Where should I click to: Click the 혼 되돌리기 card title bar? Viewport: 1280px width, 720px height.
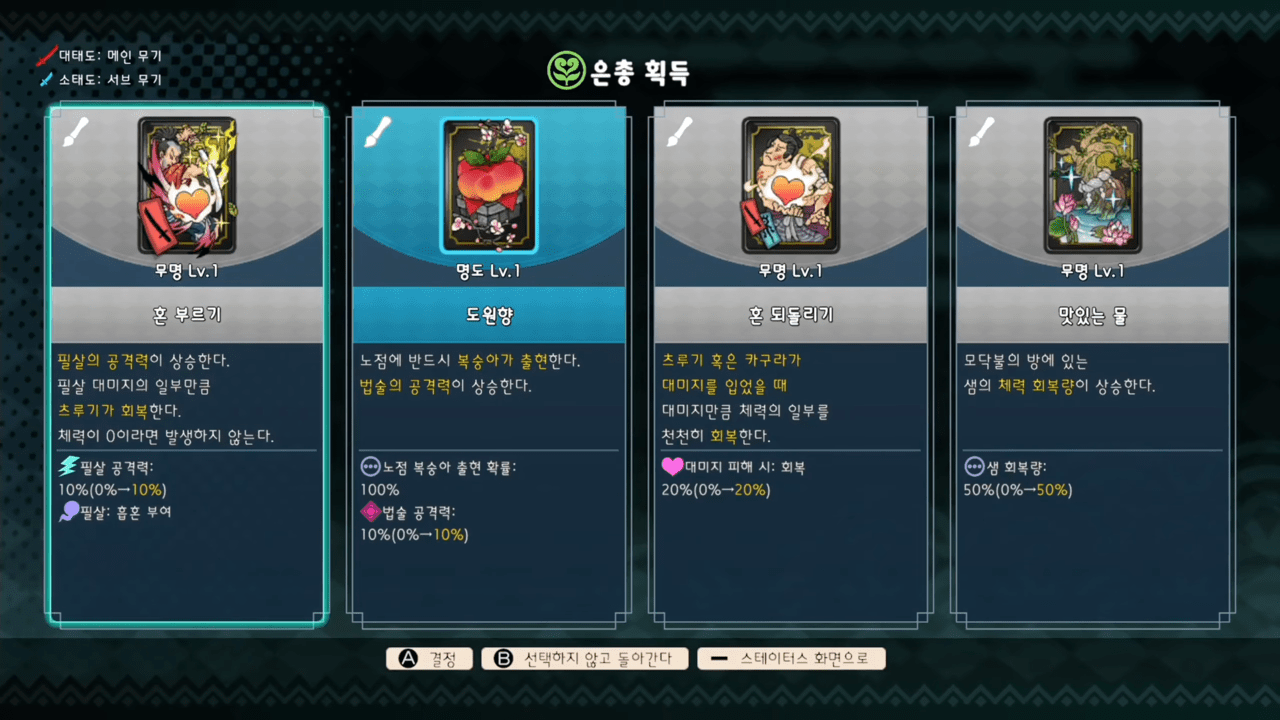[x=791, y=314]
